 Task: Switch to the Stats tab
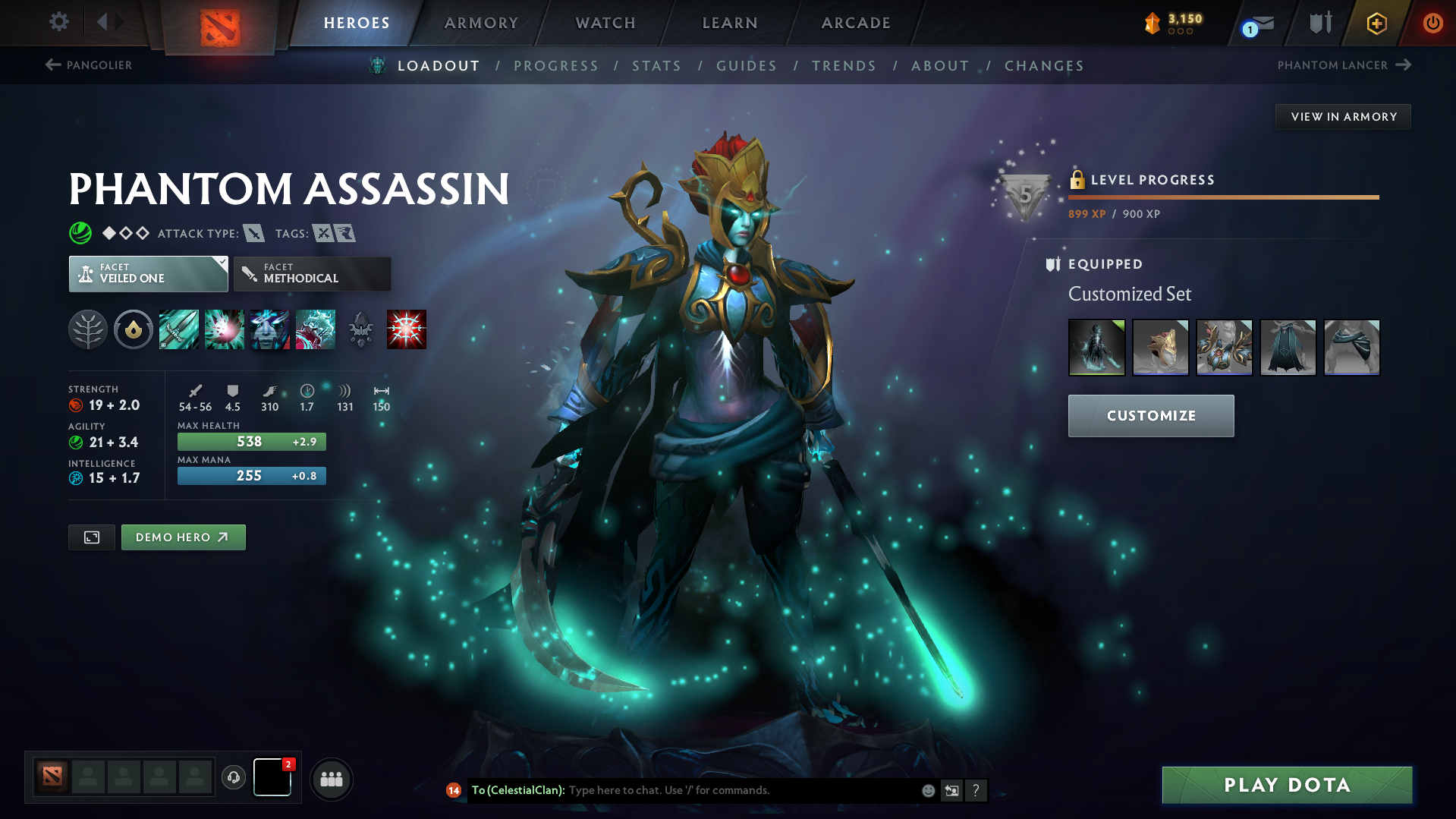[x=656, y=66]
